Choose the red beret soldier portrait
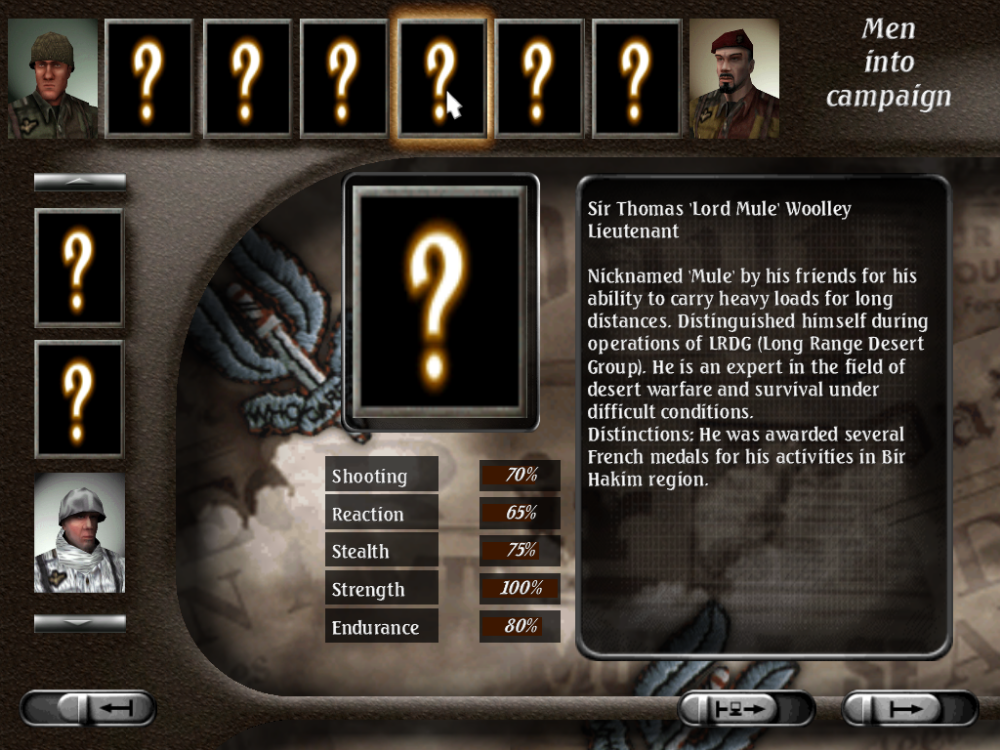The image size is (1000, 750). coord(734,78)
